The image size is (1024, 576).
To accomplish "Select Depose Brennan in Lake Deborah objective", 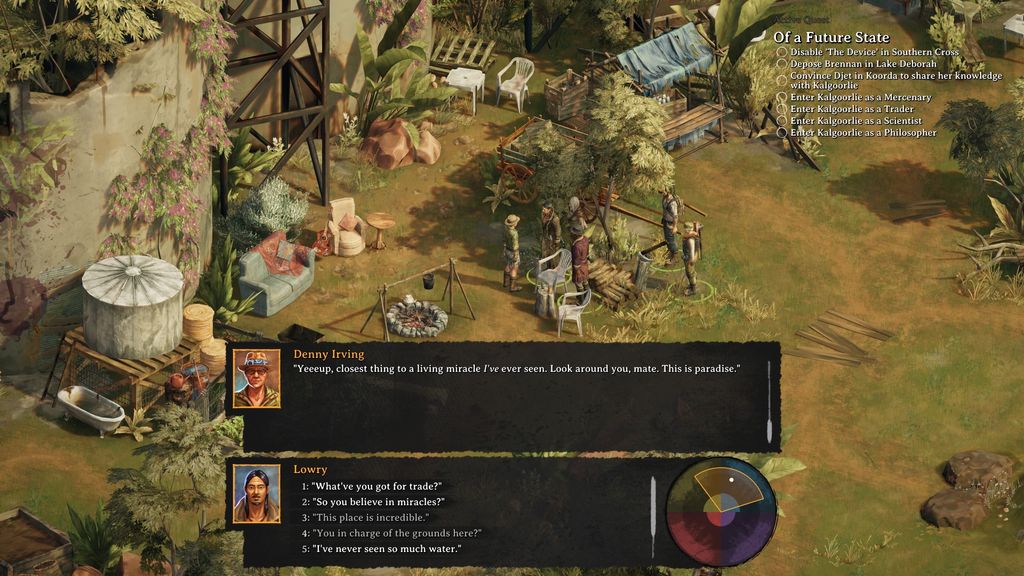I will click(x=863, y=64).
